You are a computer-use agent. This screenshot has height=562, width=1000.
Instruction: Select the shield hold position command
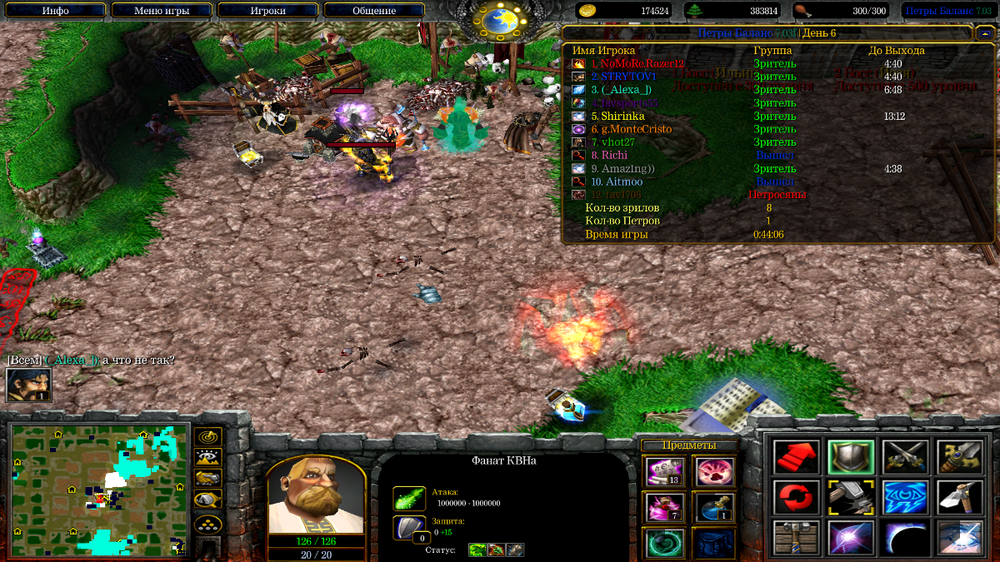pos(851,458)
